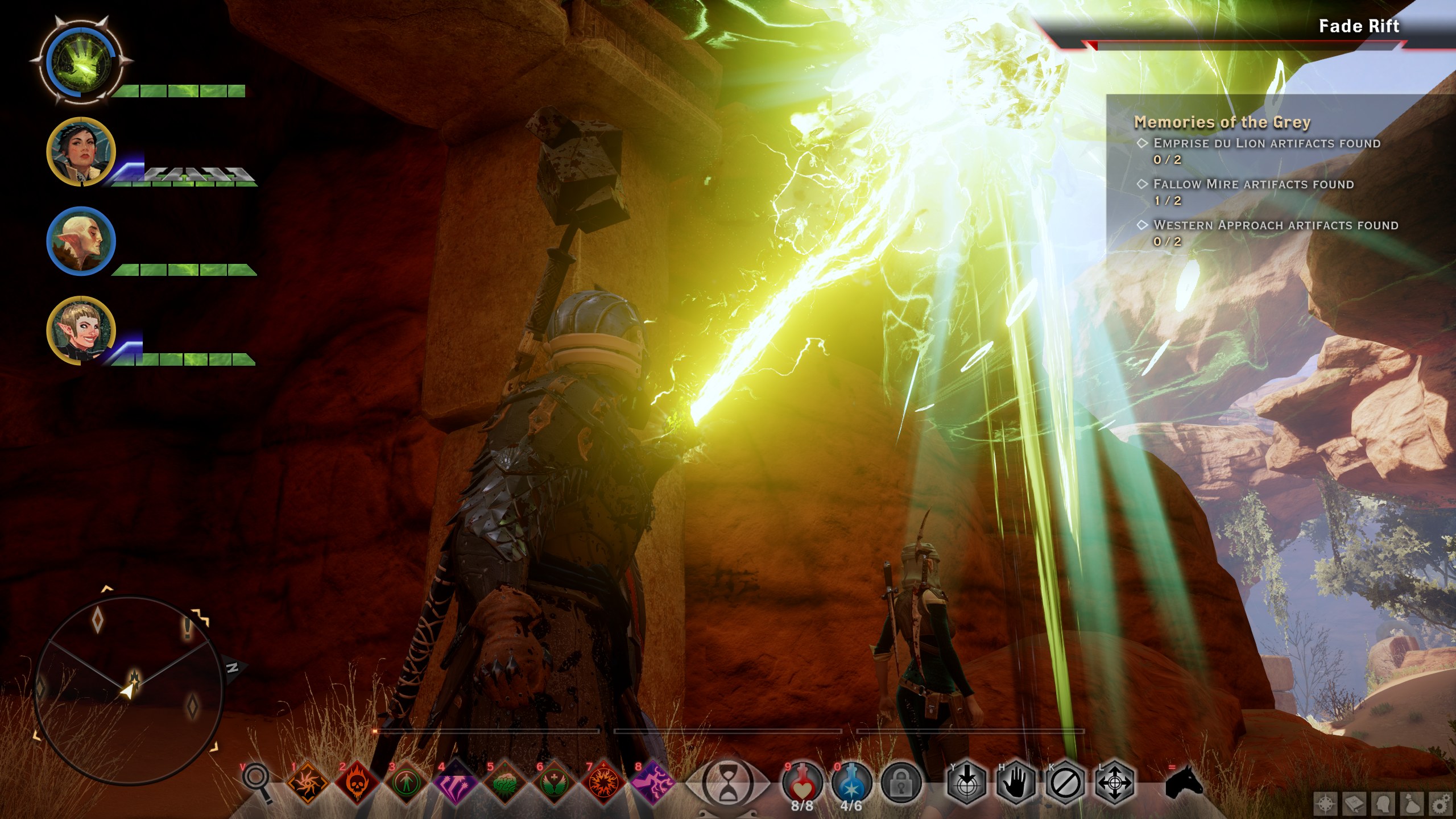Select Cassandra's party portrait
The width and height of the screenshot is (1456, 819).
81,151
